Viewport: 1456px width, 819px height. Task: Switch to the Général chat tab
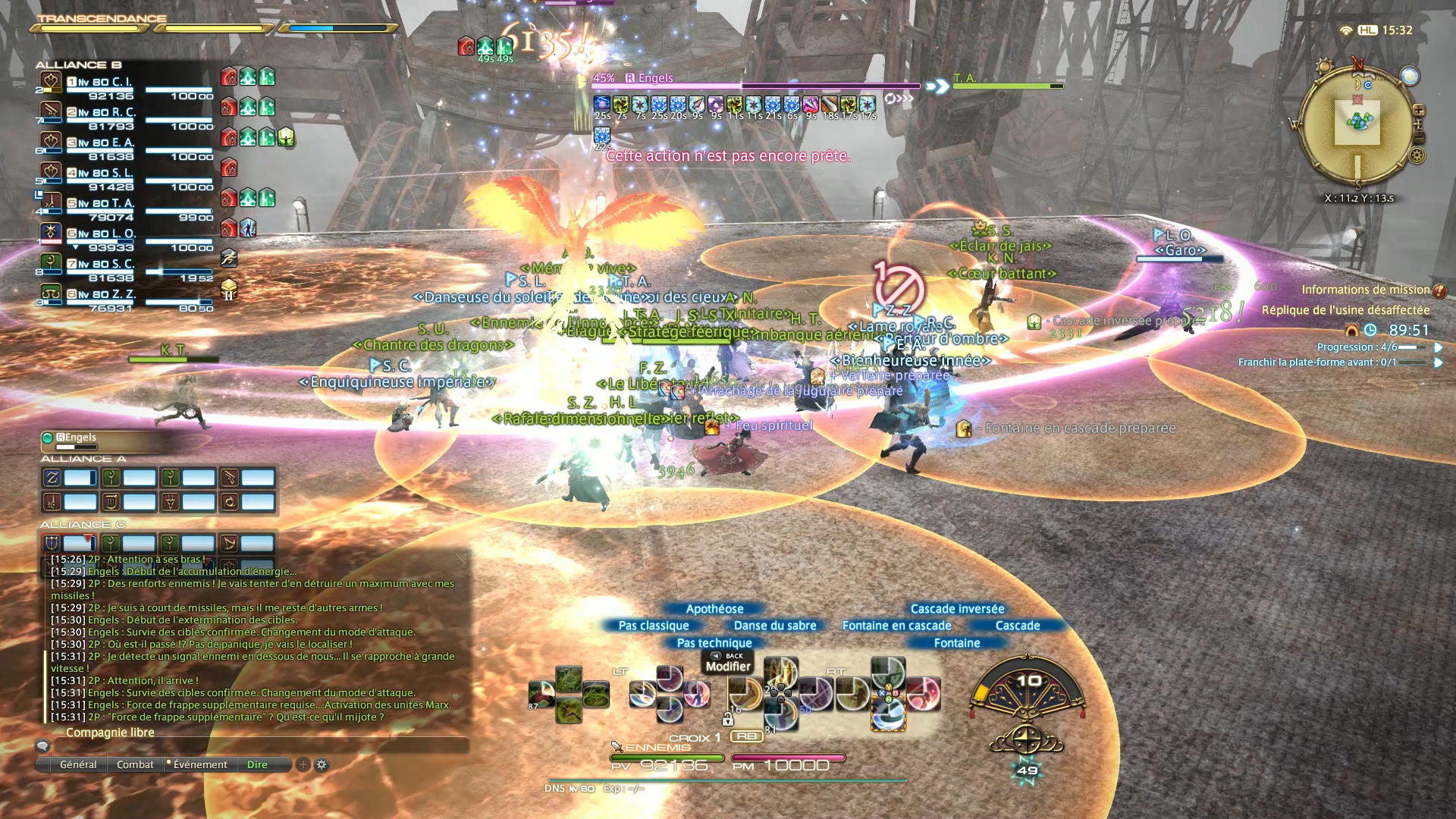click(x=78, y=764)
